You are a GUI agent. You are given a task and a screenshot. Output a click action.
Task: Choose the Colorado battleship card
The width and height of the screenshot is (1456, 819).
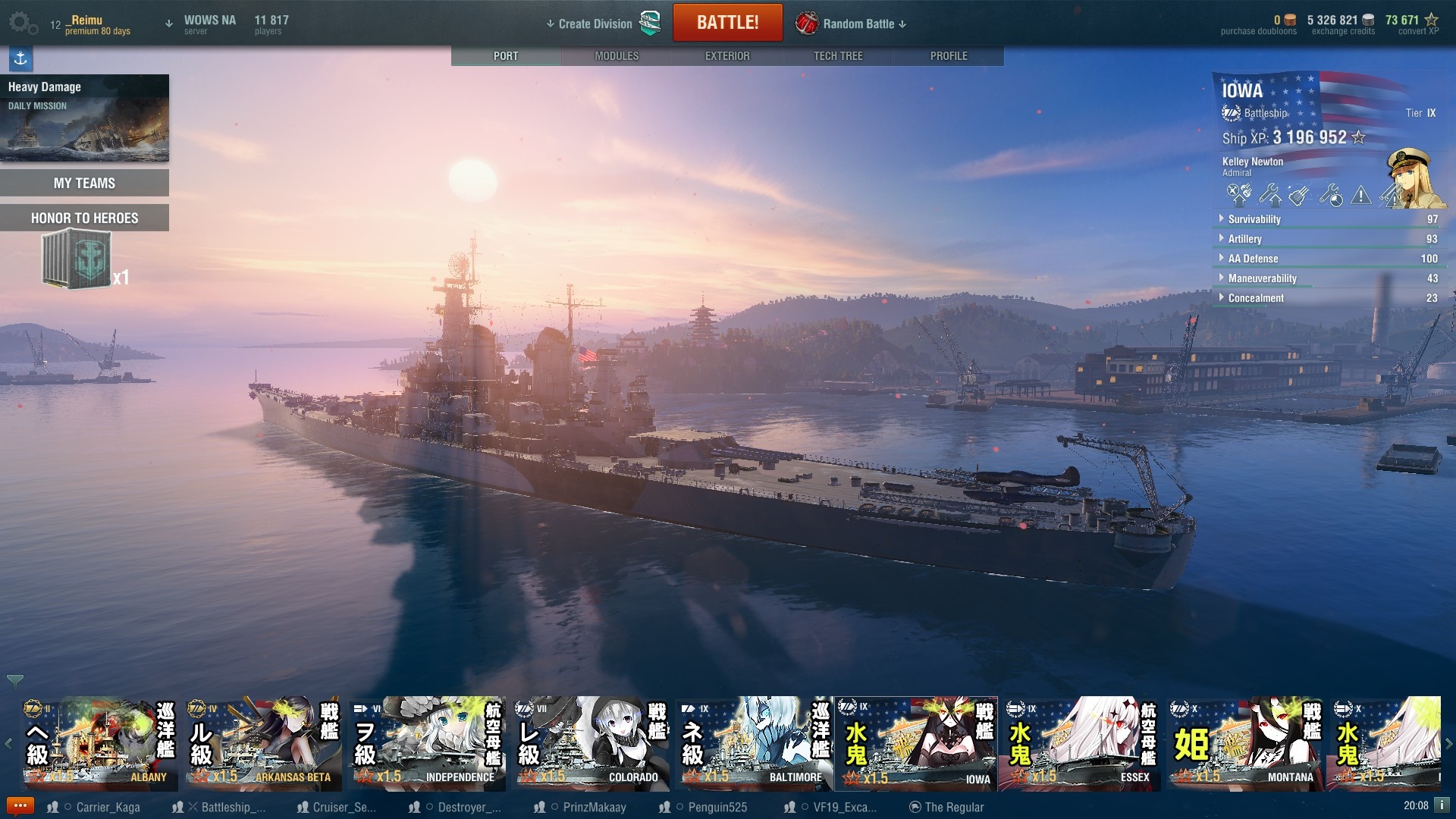coord(590,744)
